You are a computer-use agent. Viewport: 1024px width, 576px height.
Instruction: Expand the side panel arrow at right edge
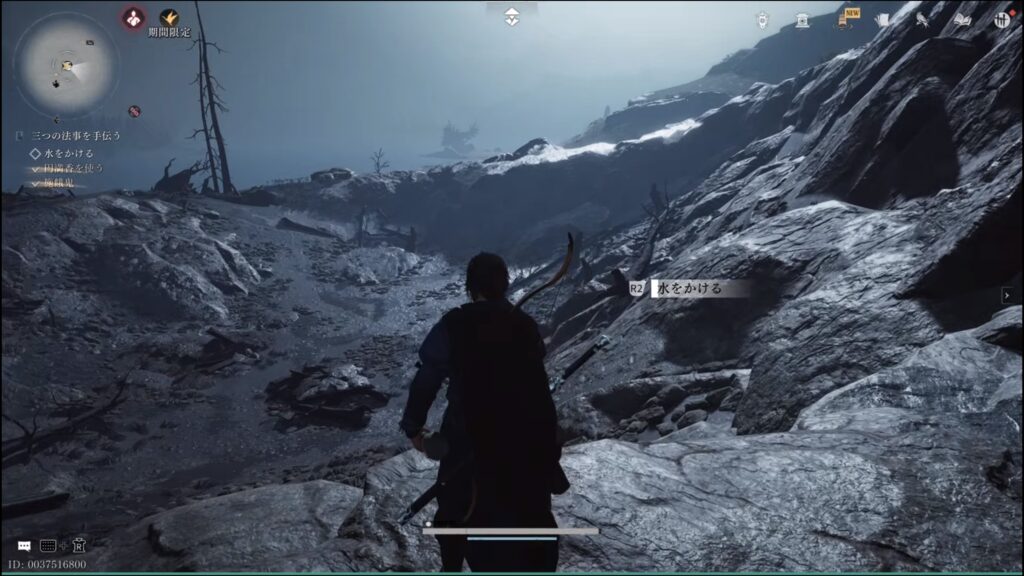coord(1007,295)
